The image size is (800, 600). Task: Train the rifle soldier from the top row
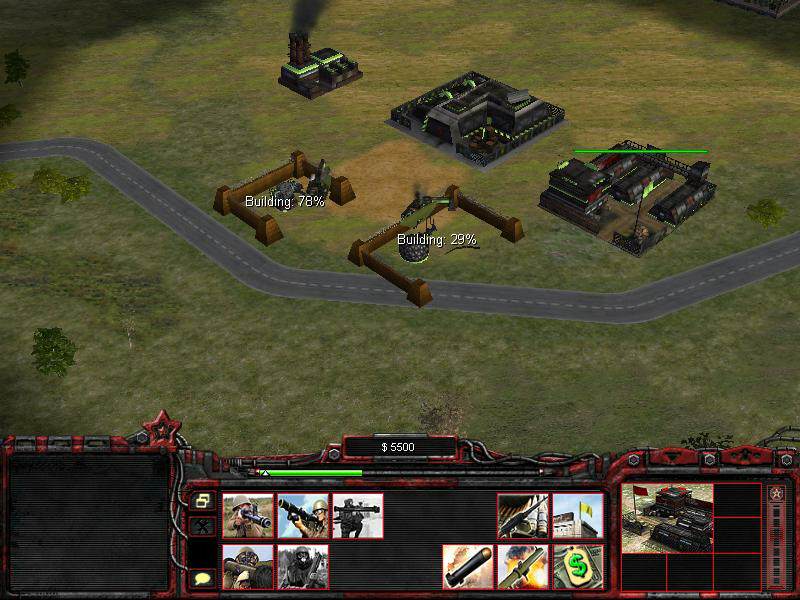point(247,516)
